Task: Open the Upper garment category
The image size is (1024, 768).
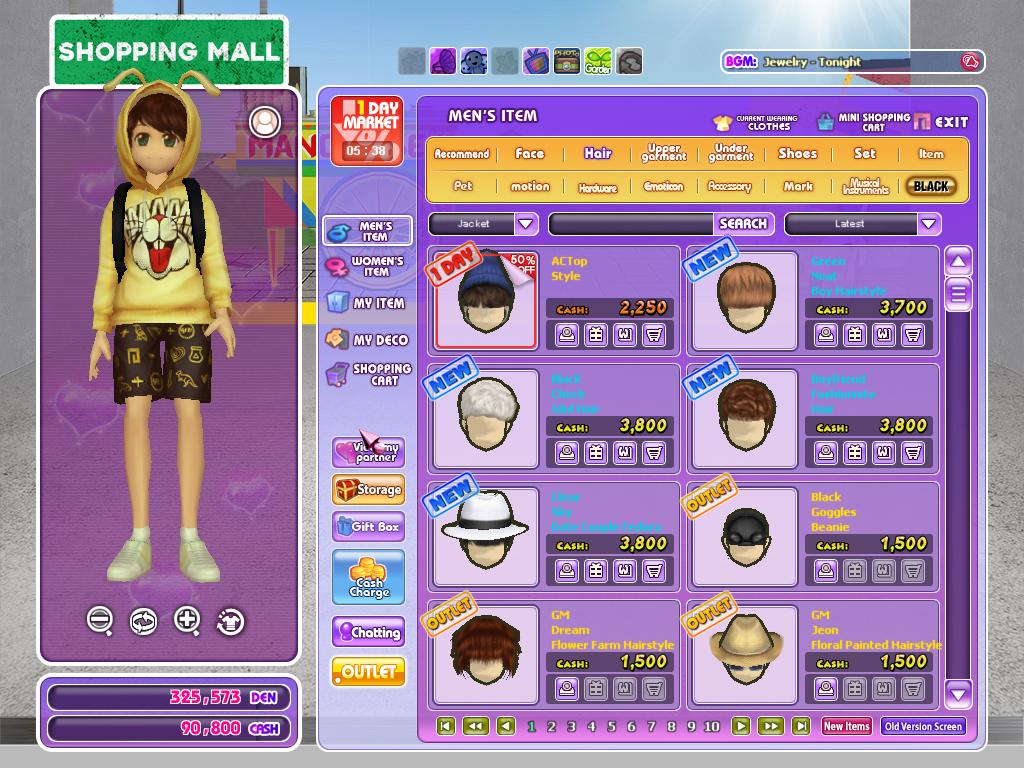Action: (x=664, y=154)
